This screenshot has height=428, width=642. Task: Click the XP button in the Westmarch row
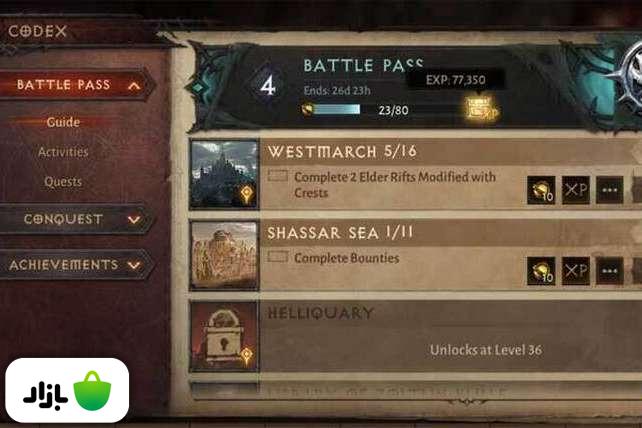(575, 190)
